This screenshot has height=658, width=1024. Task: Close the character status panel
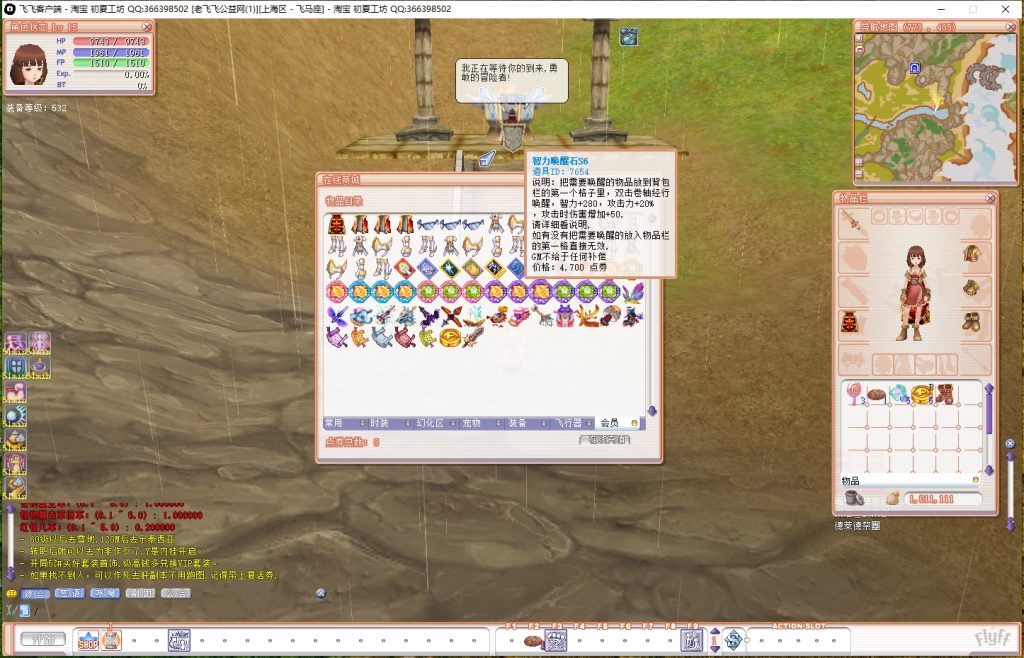click(x=147, y=27)
